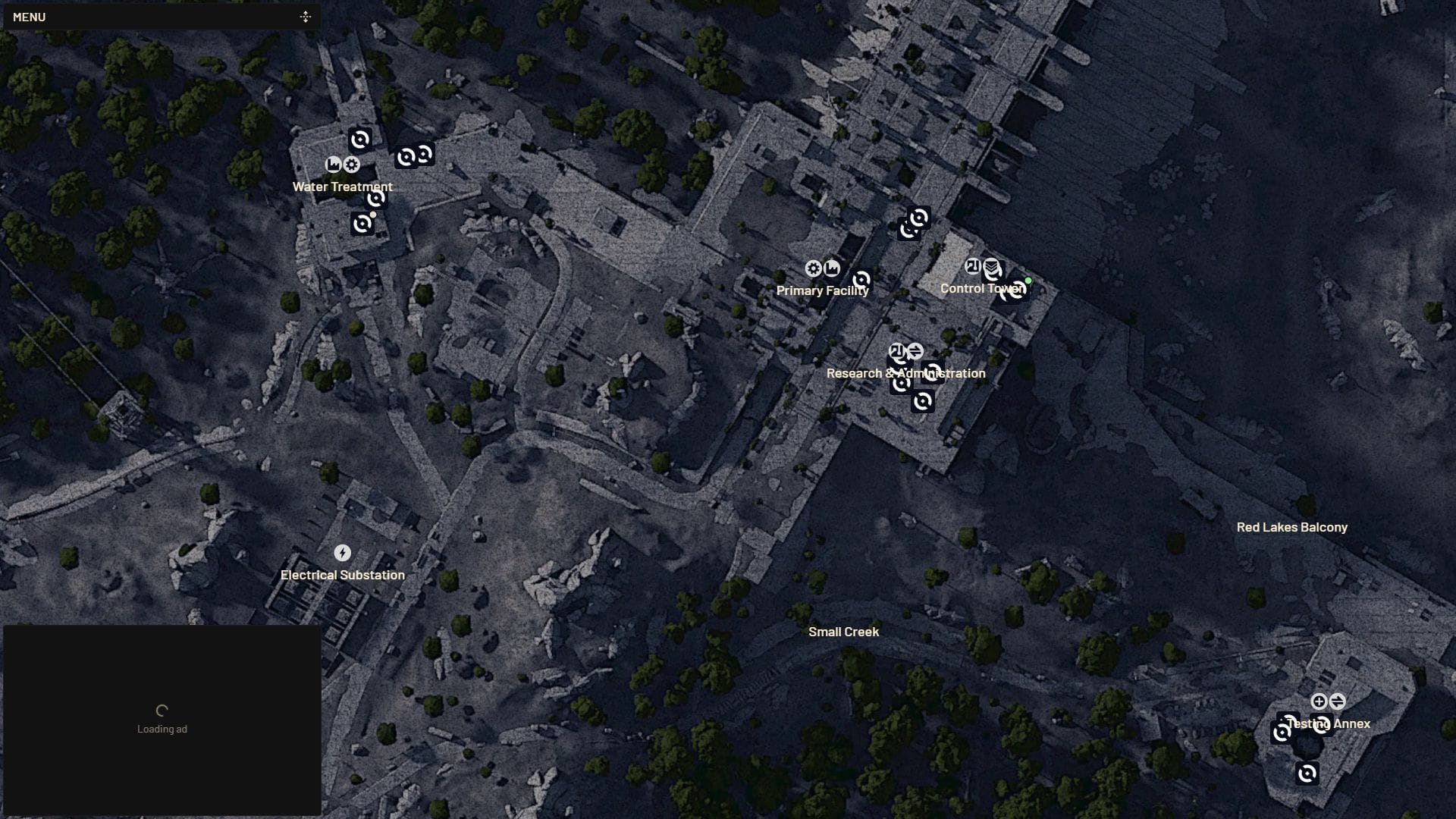
Task: Click the Small Creek map label
Action: [844, 631]
